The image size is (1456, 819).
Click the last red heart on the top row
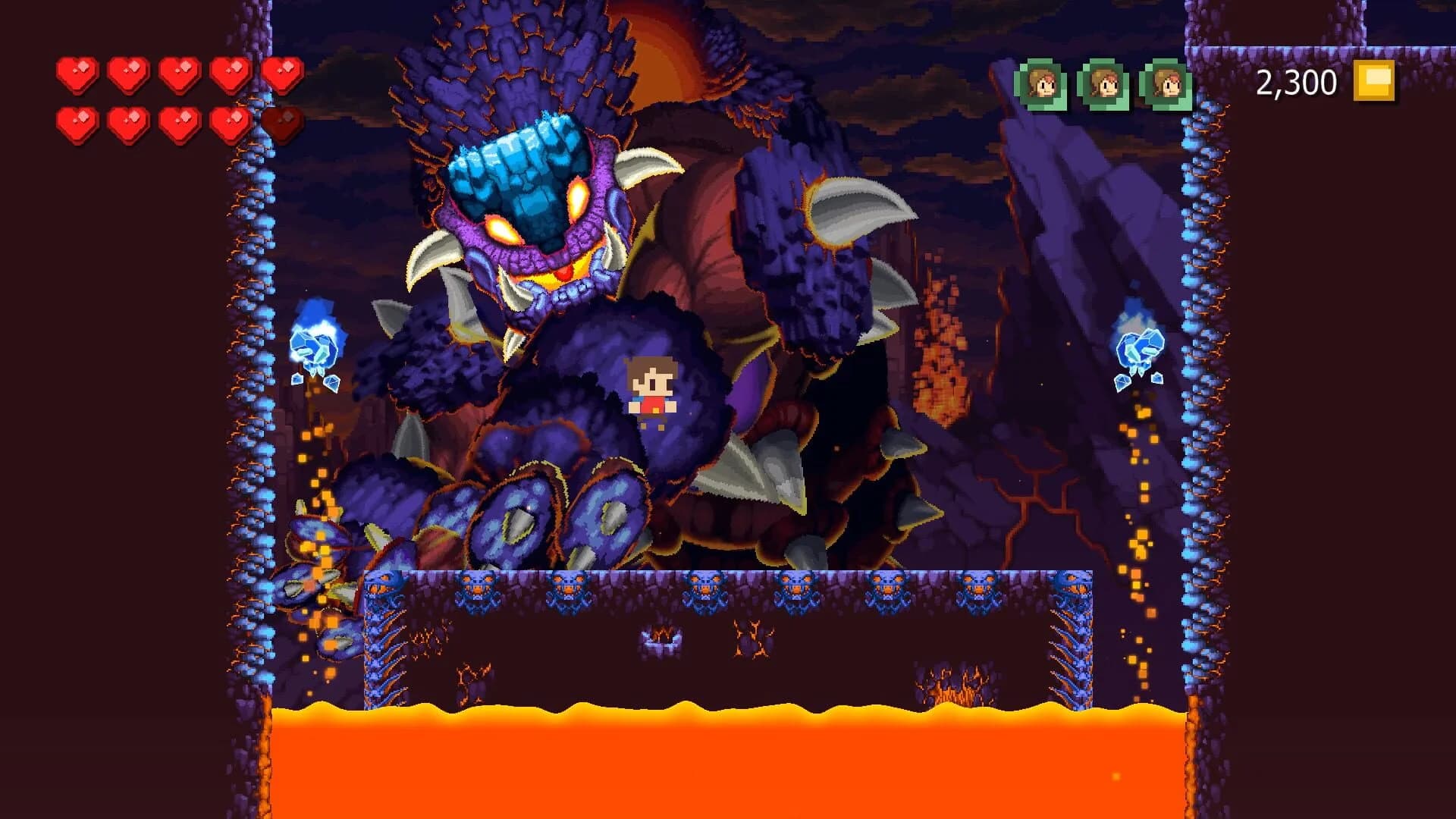tap(281, 74)
